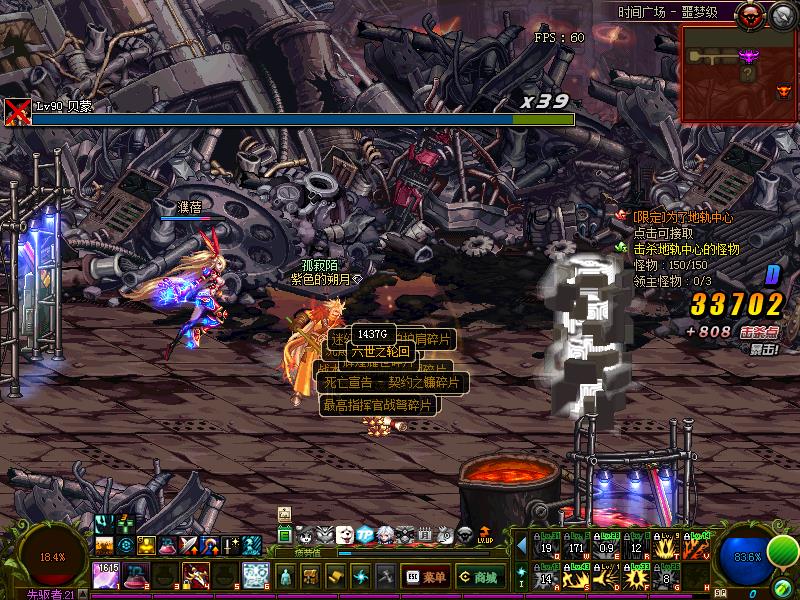
Task: Use the blue patterned item in slot 6
Action: [255, 575]
